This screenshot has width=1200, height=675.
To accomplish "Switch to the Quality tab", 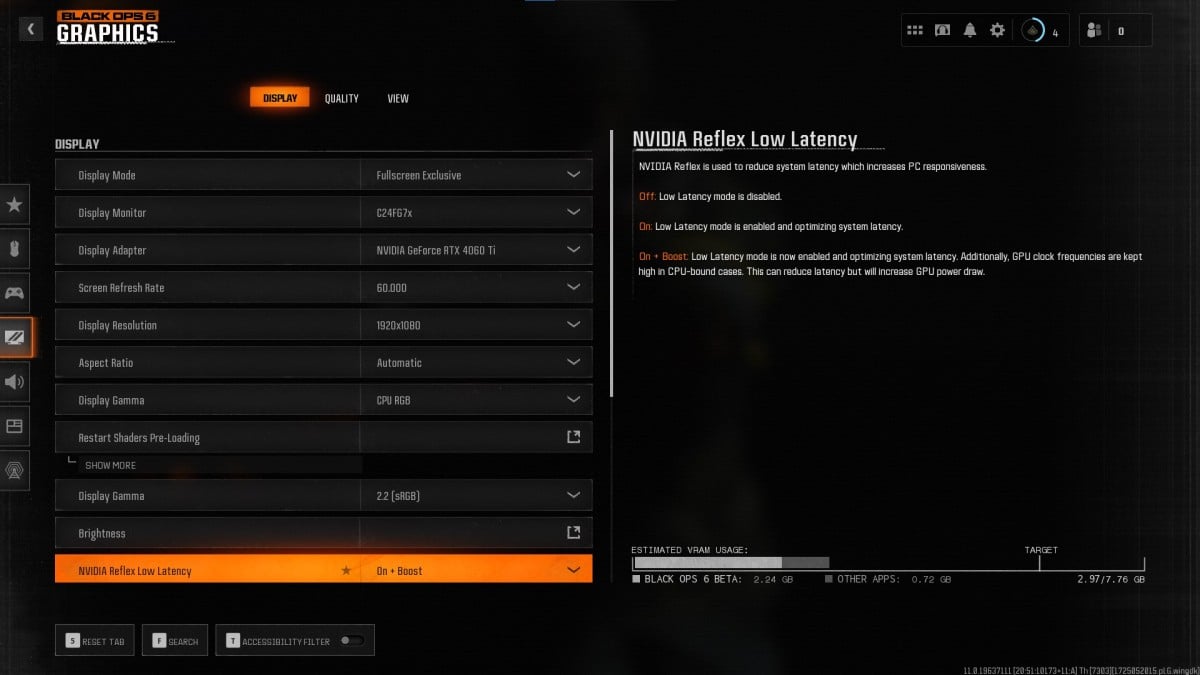I will click(x=341, y=98).
